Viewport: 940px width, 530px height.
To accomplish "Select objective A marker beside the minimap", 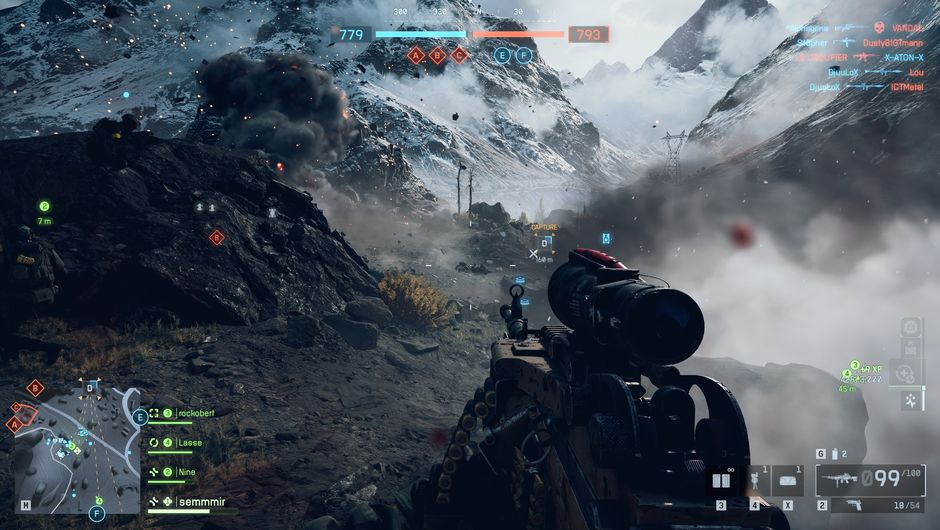I will pos(14,423).
